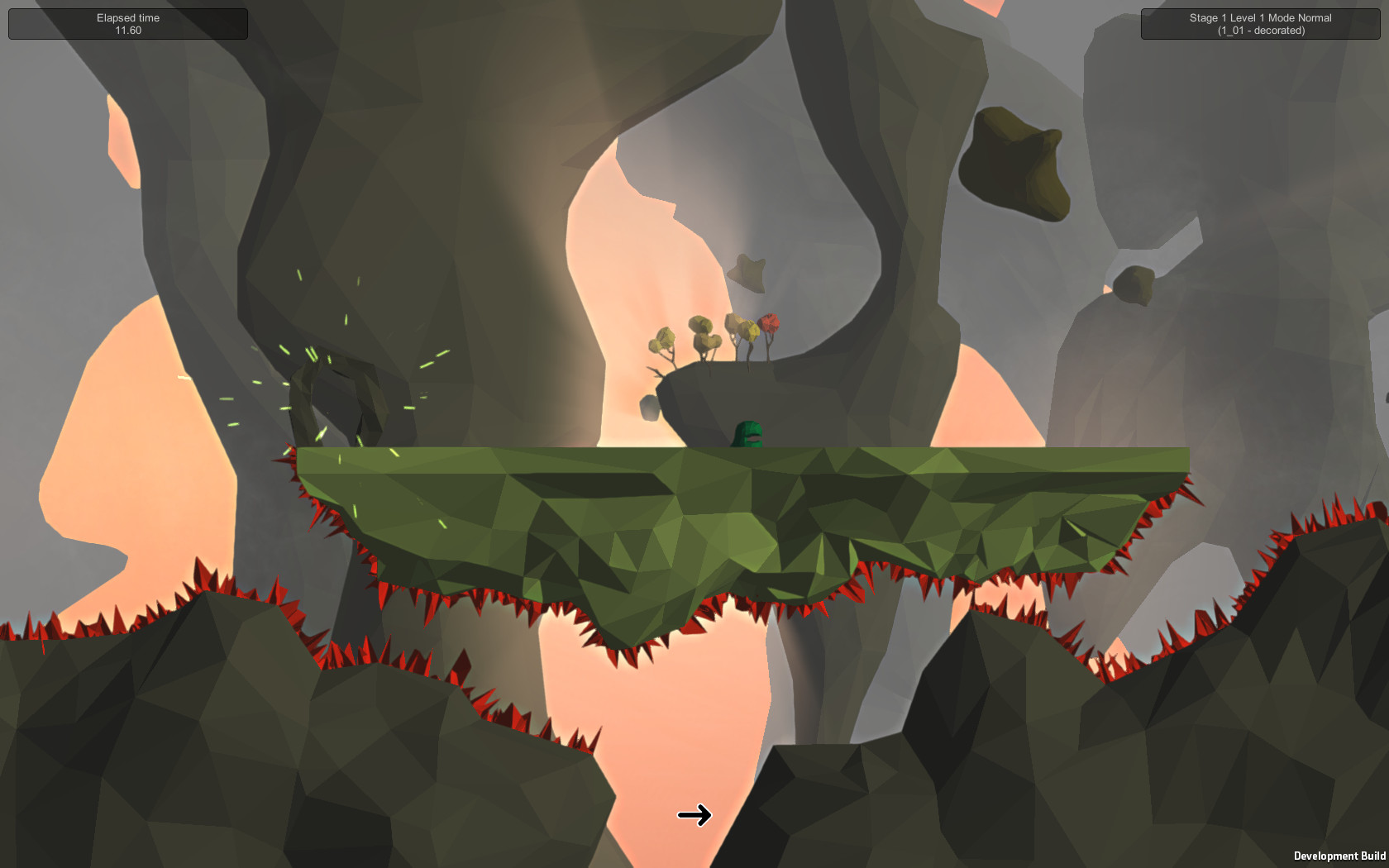Click the small rock near the cliff edge
Viewport: 1389px width, 868px height.
point(648,407)
